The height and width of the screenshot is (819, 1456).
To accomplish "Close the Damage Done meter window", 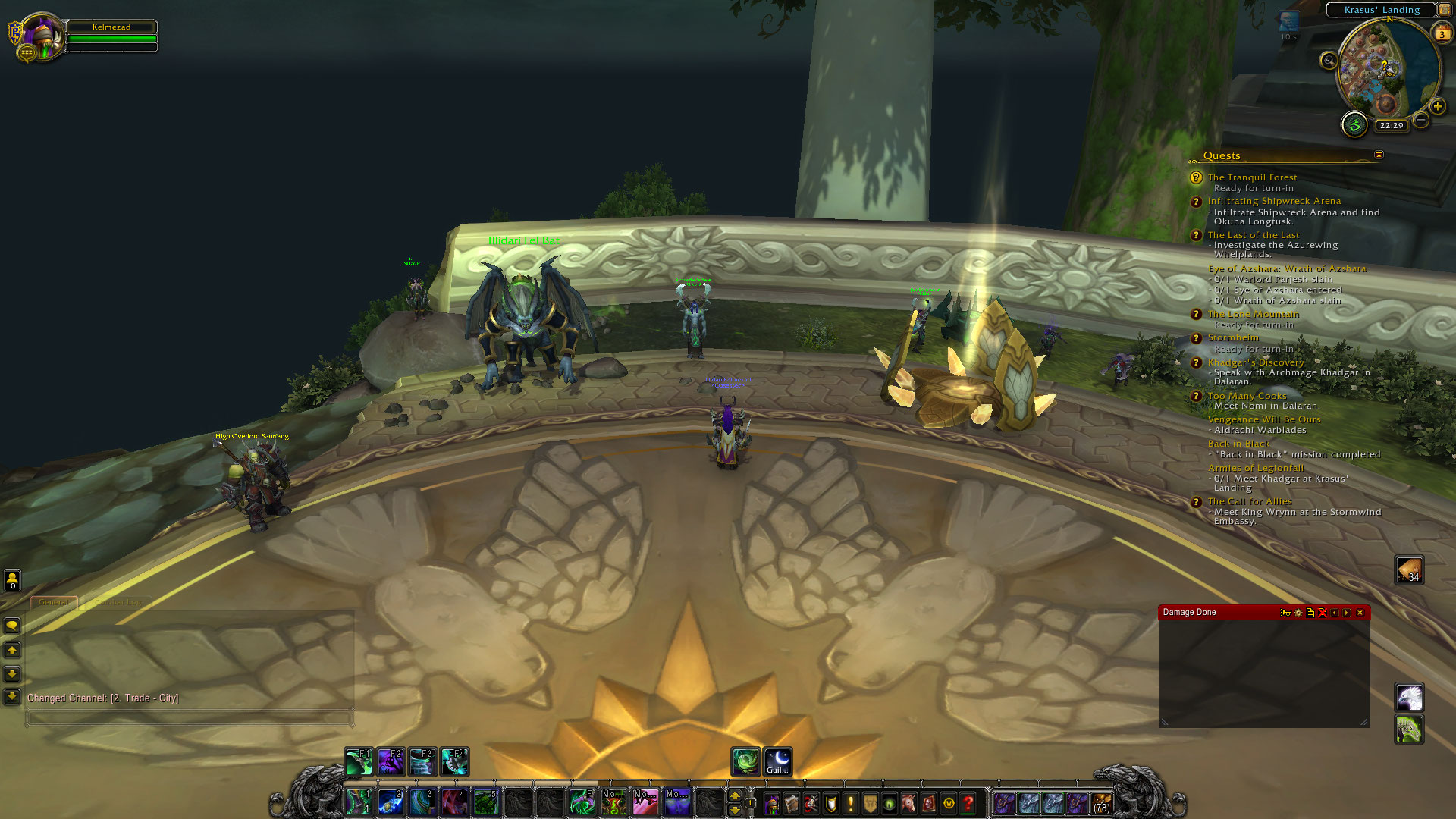I will click(x=1360, y=613).
